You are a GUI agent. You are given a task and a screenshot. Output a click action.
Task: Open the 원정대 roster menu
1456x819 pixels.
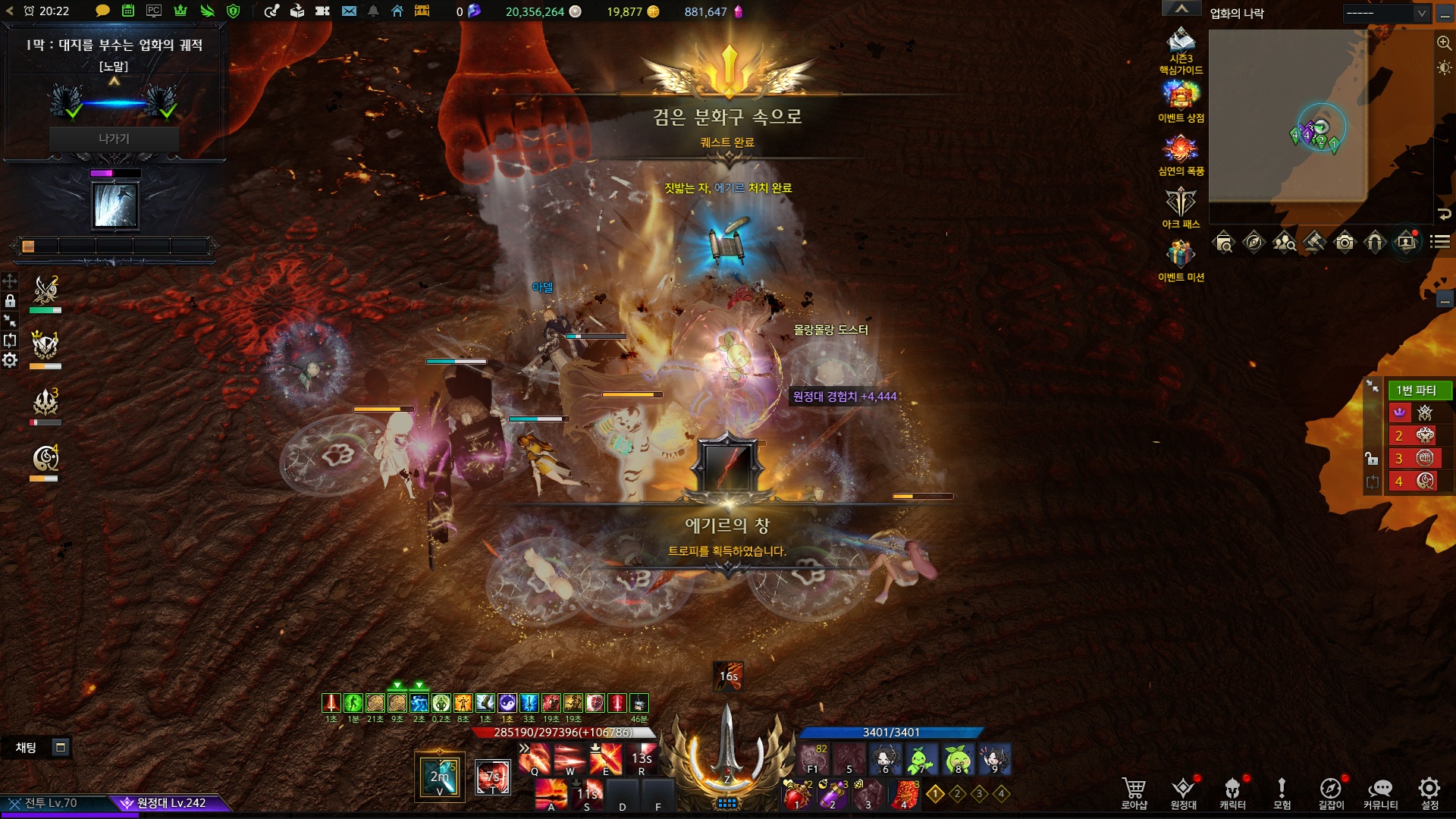[1183, 792]
